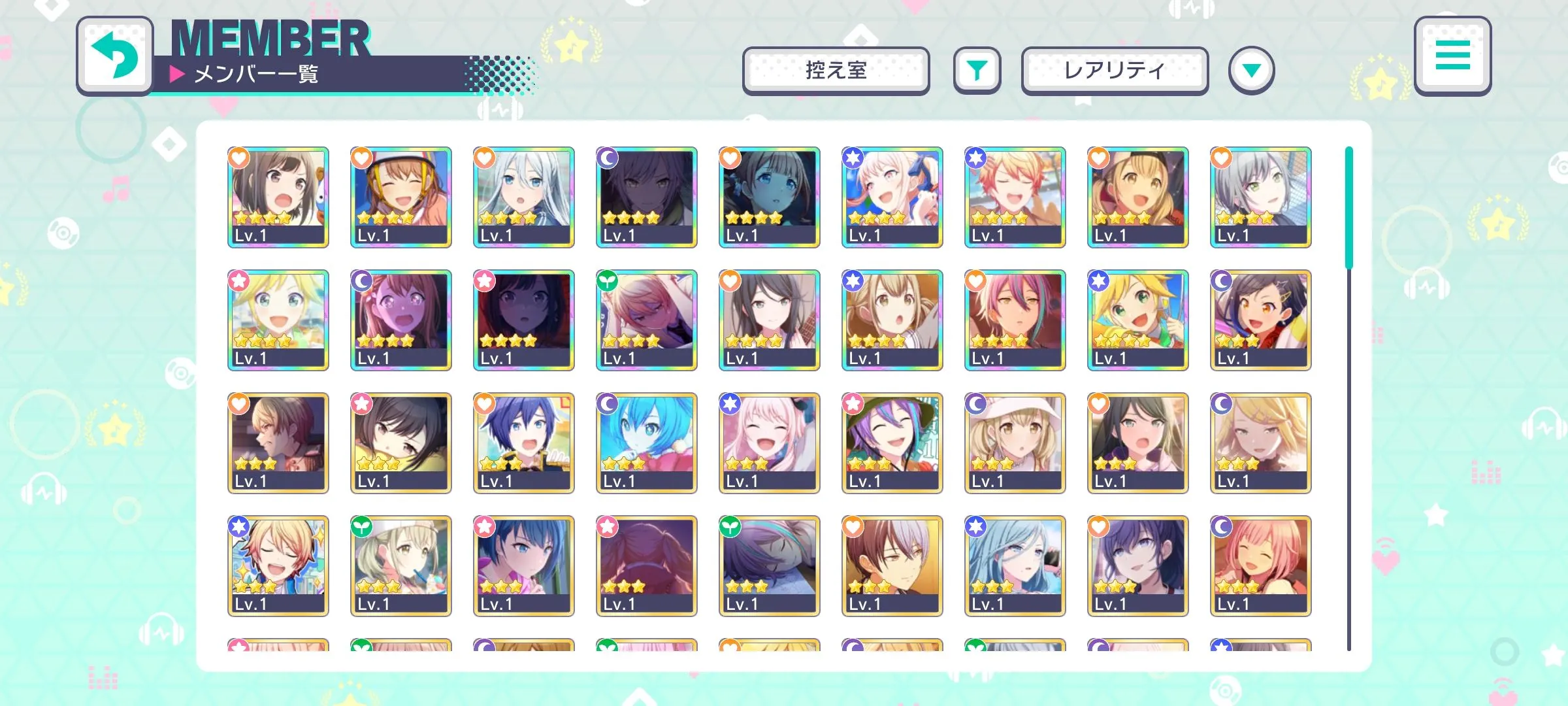1568x706 pixels.
Task: Select the pink-haired smiling girl with closed eyes
Action: 1261,565
